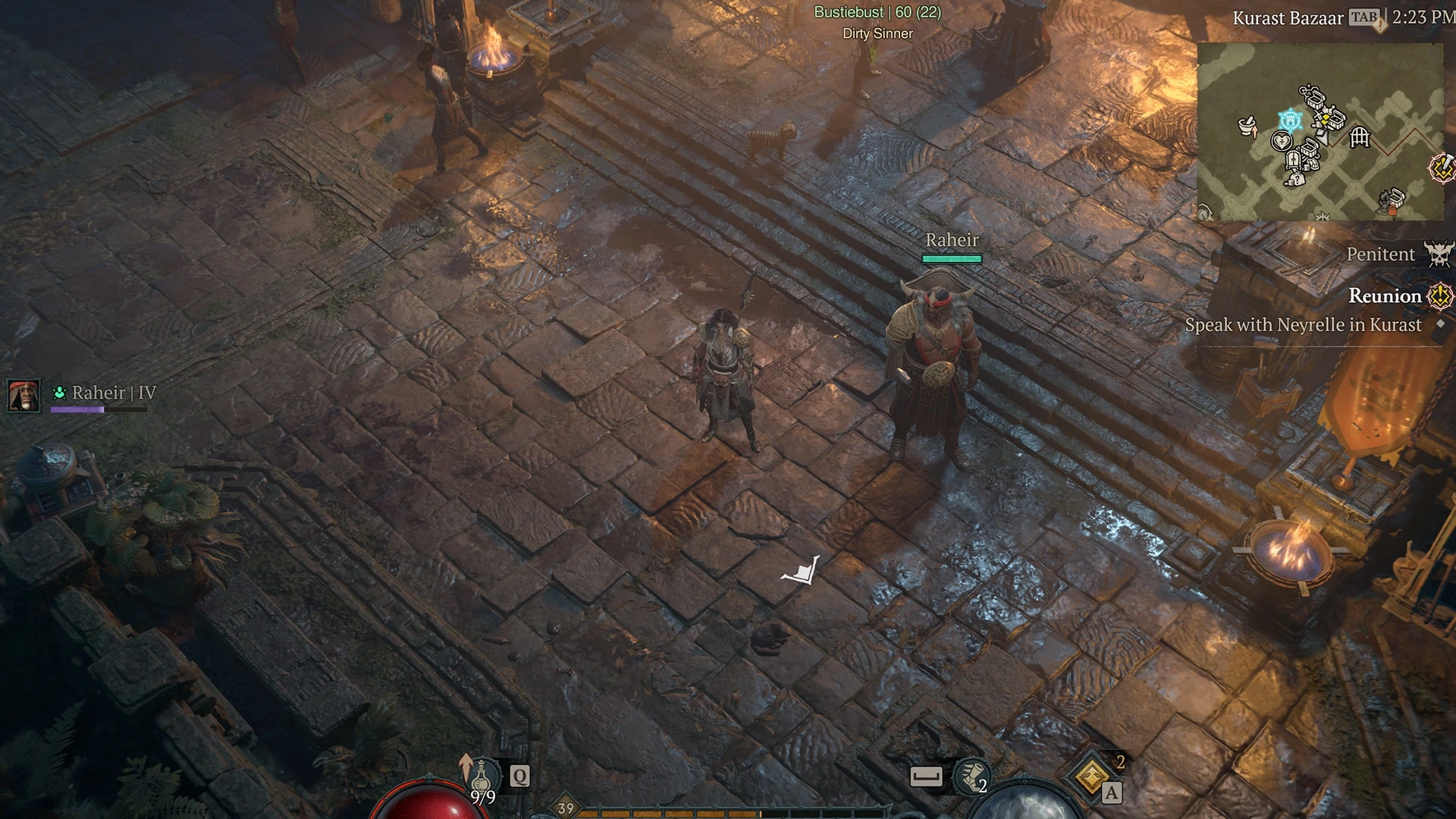Open the full map via the TAB indicator

click(1366, 18)
